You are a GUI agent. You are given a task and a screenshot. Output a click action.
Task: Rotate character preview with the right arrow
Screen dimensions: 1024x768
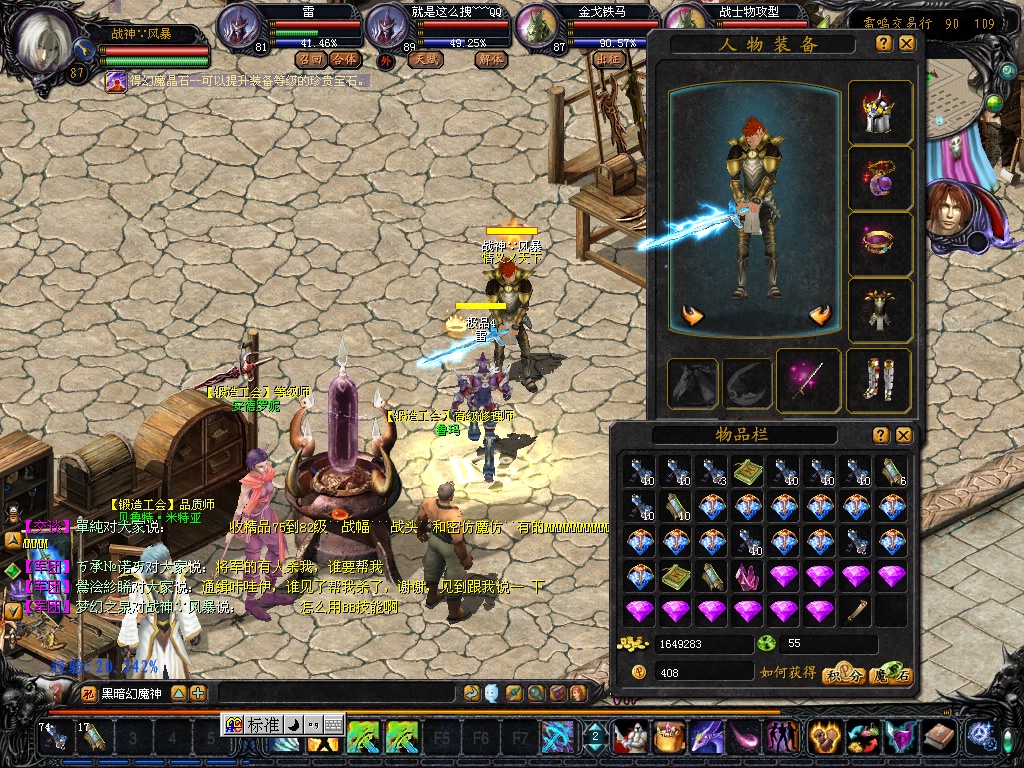(820, 316)
